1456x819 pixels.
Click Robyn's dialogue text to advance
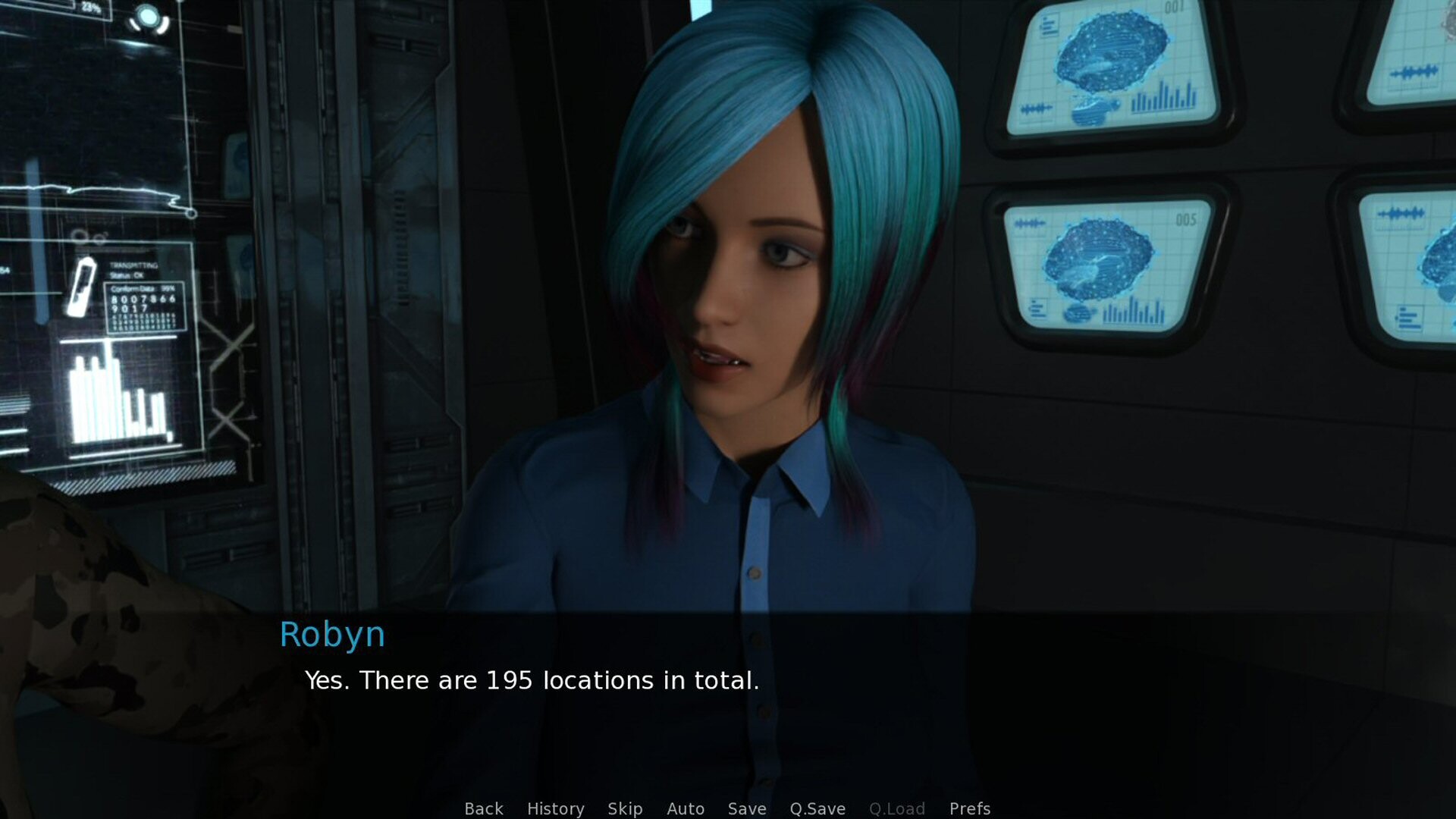(x=531, y=681)
